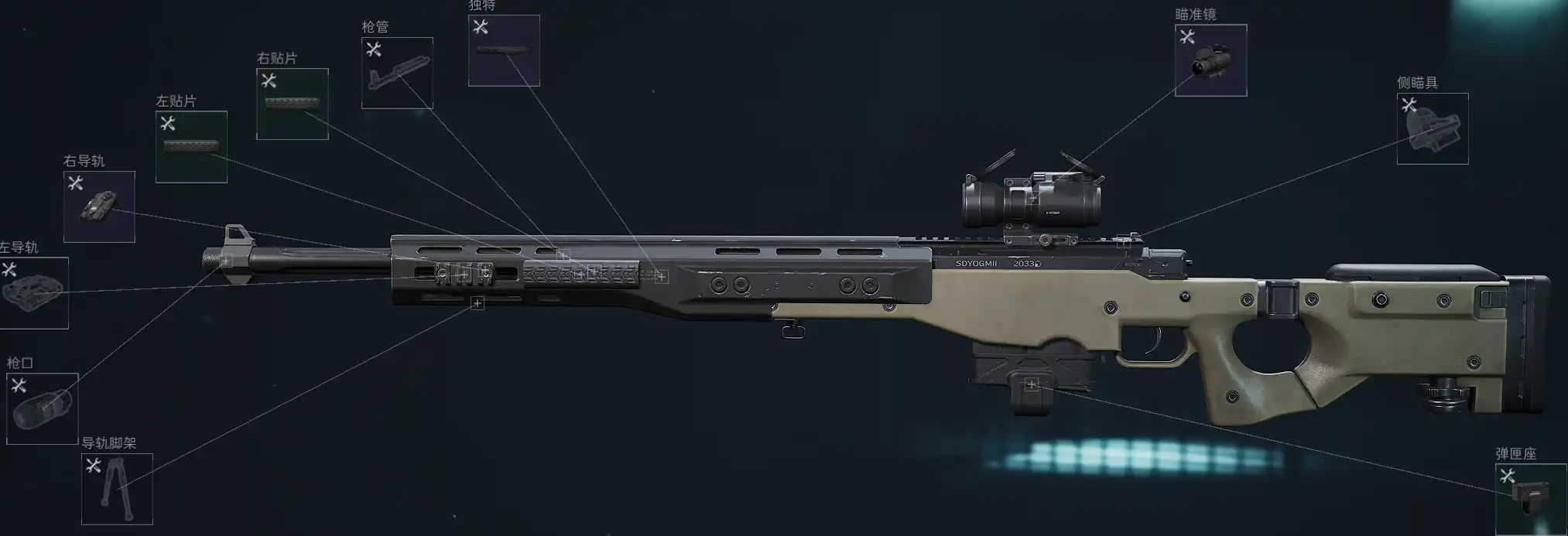Click the 右贴片 right patch slot
Screen dimensions: 1568x536
point(293,104)
